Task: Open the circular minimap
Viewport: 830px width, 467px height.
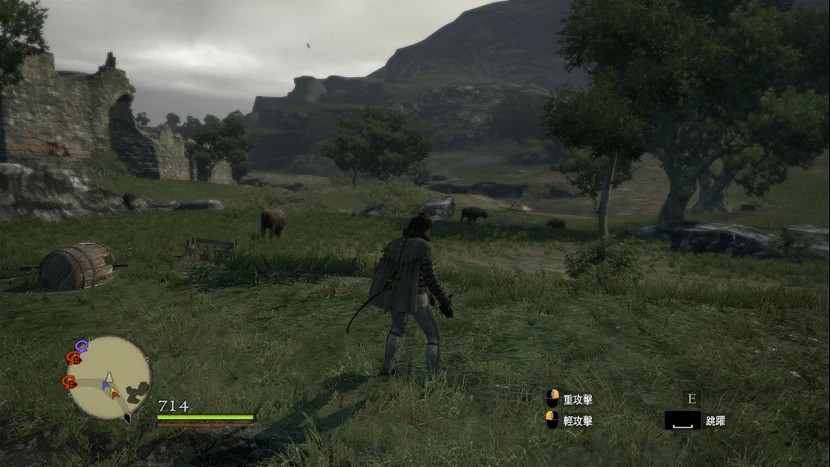Action: [108, 377]
